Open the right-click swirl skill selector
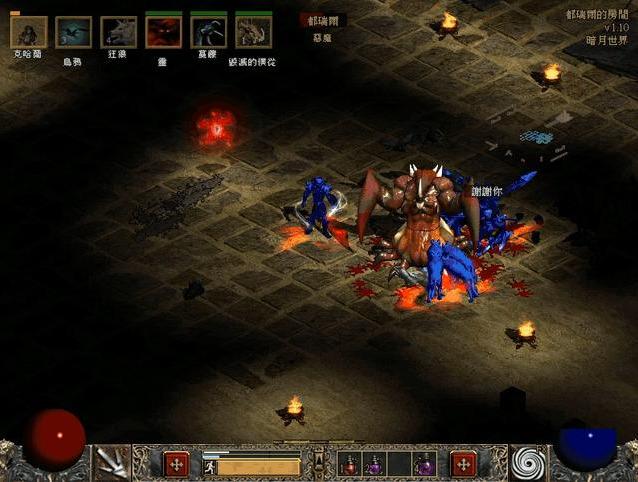 [529, 463]
